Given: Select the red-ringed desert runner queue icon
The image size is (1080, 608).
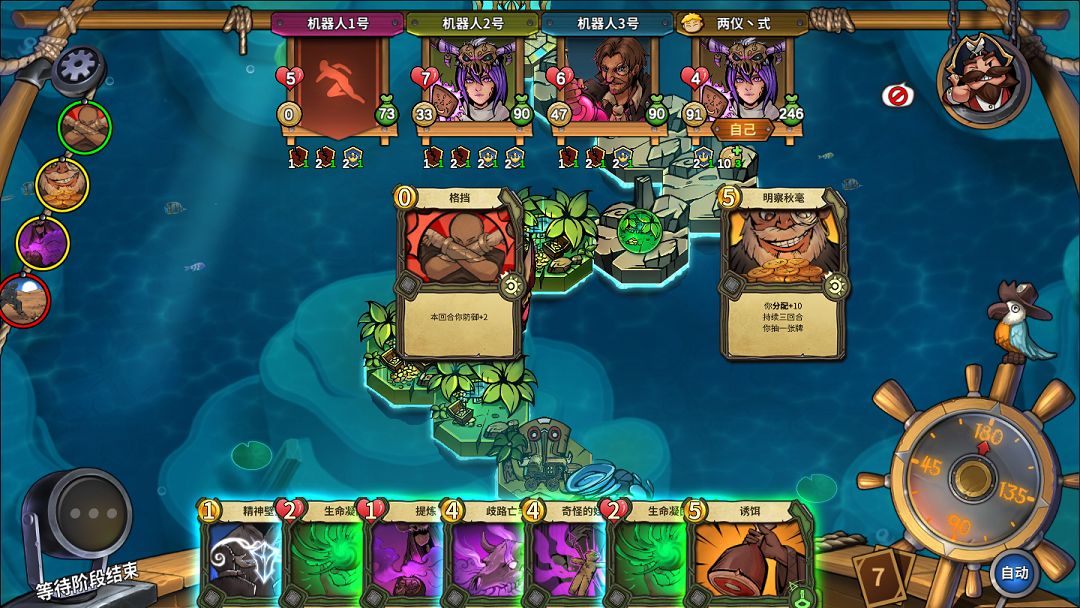Looking at the screenshot, I should 24,300.
